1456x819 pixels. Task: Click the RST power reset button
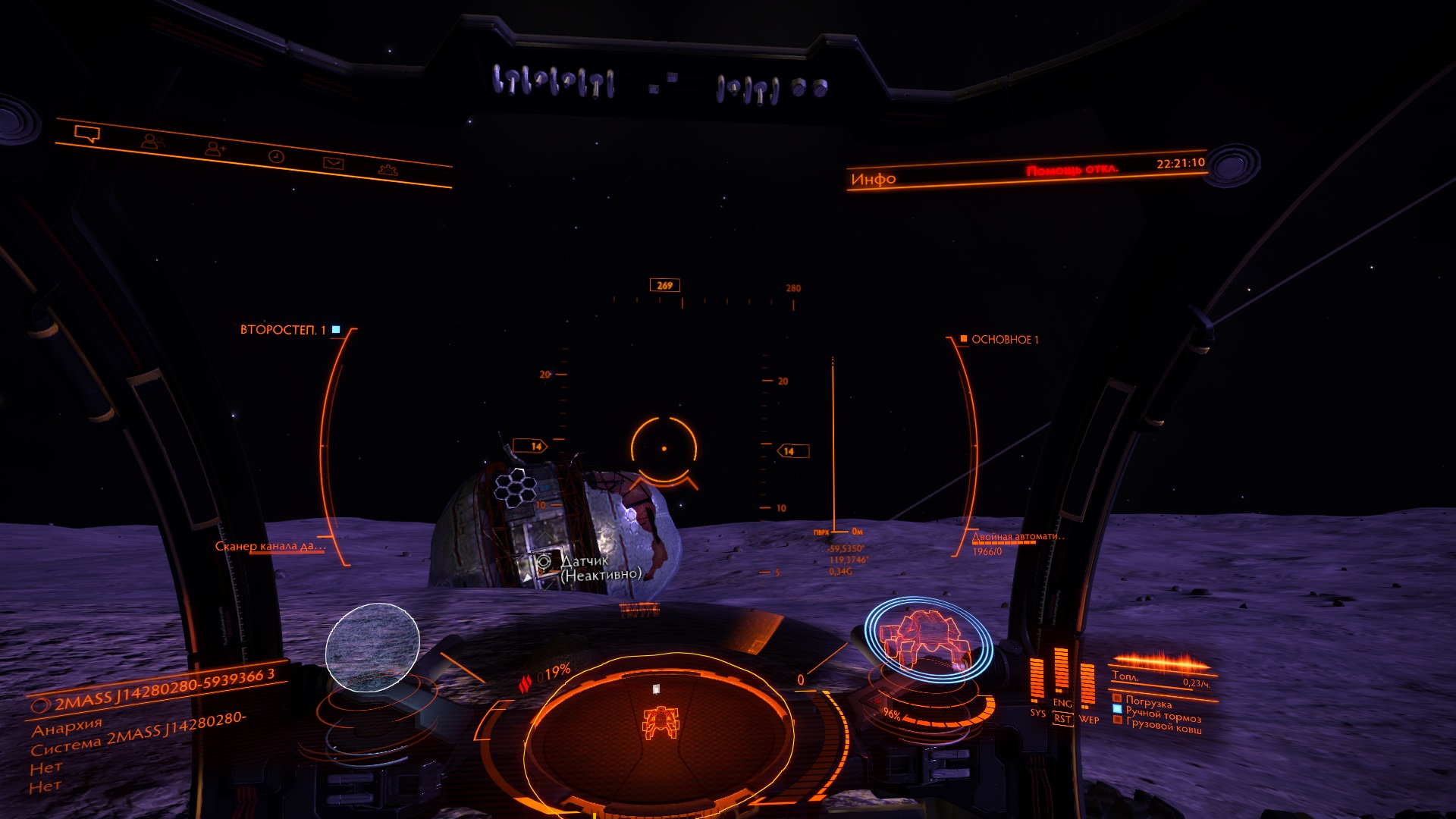(x=1062, y=719)
